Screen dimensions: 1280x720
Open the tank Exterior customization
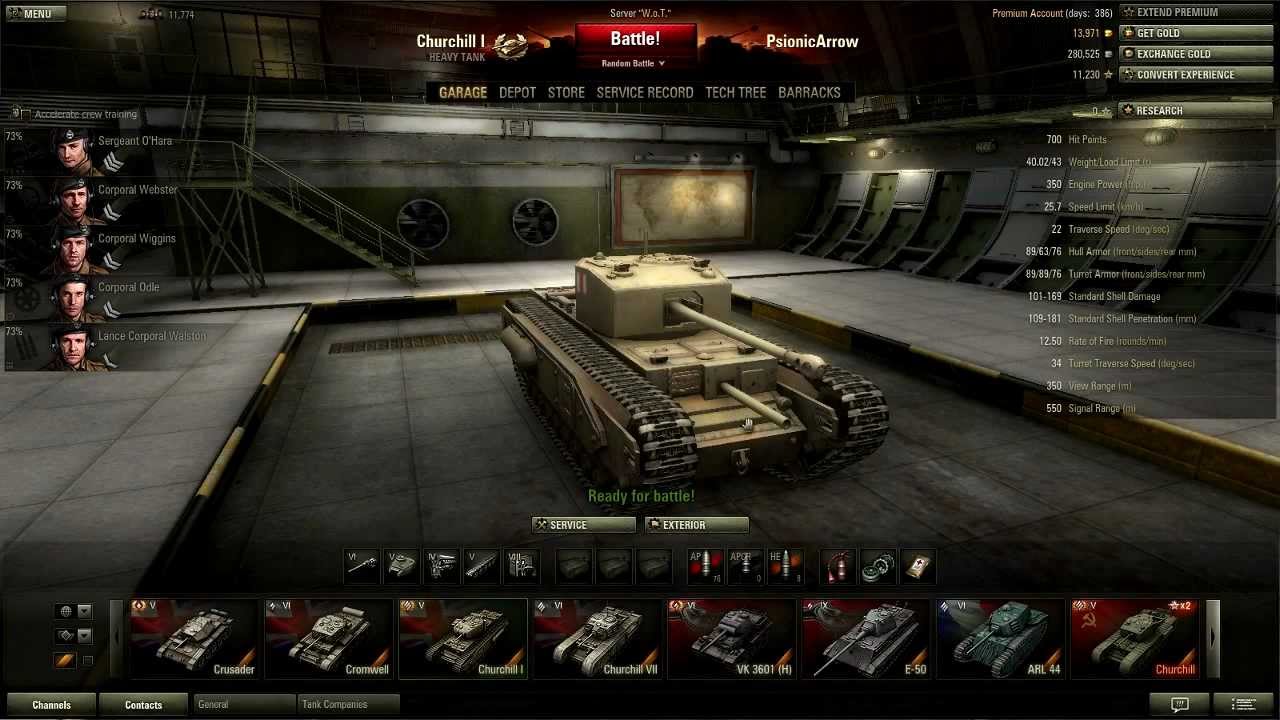click(696, 525)
